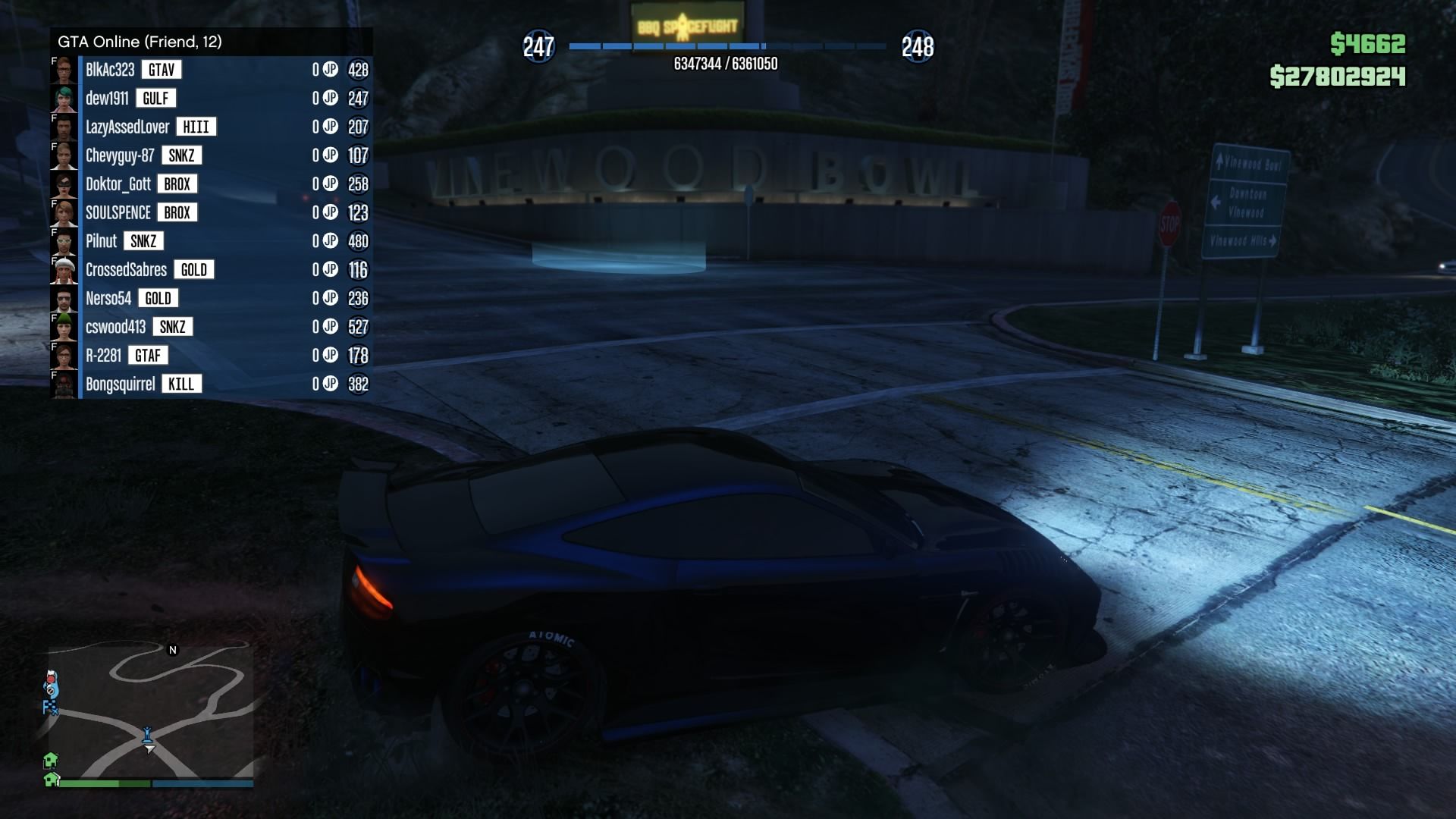Select the JP badge next to dew1911
The height and width of the screenshot is (819, 1456).
[328, 98]
